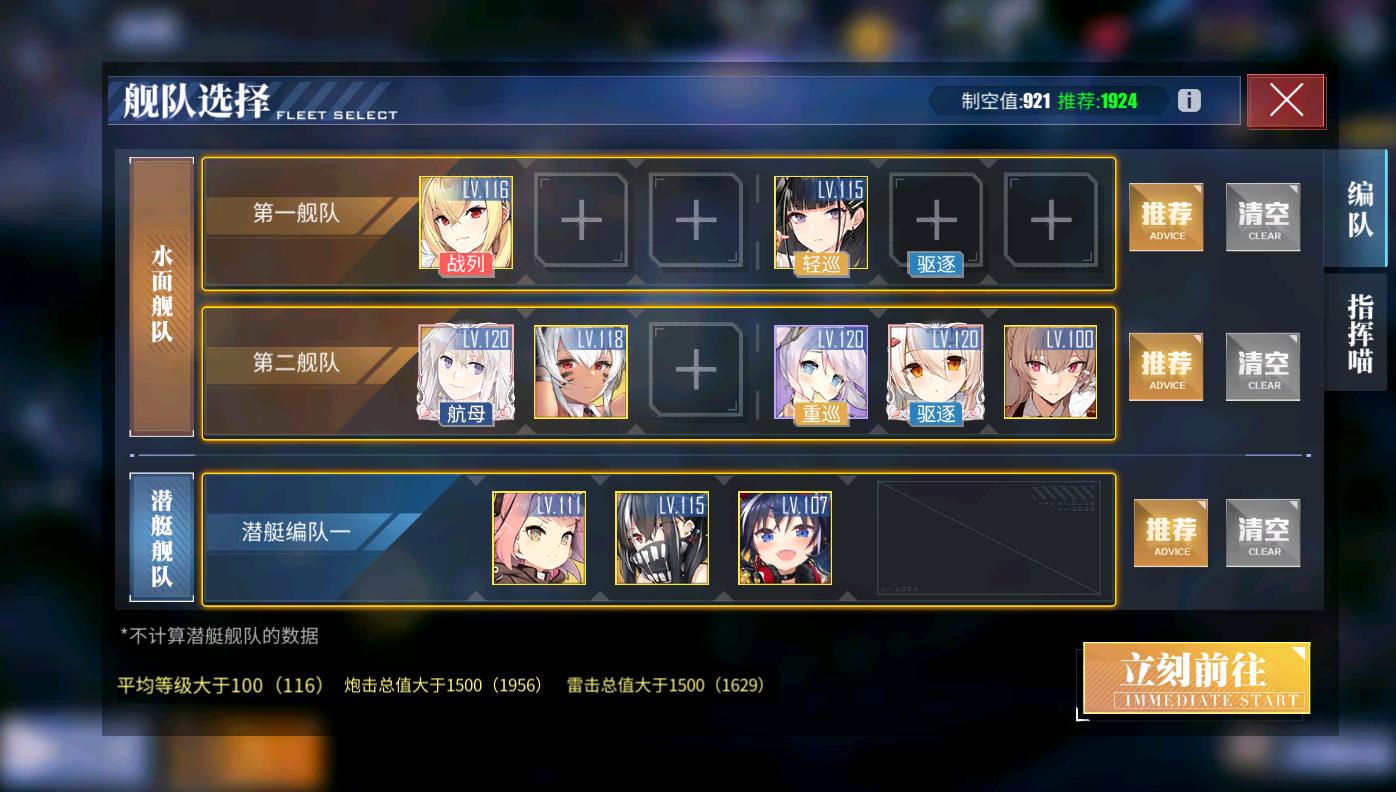Select the LV.100 ship in second fleet
Screen dimensions: 1396x792
[x=1050, y=371]
